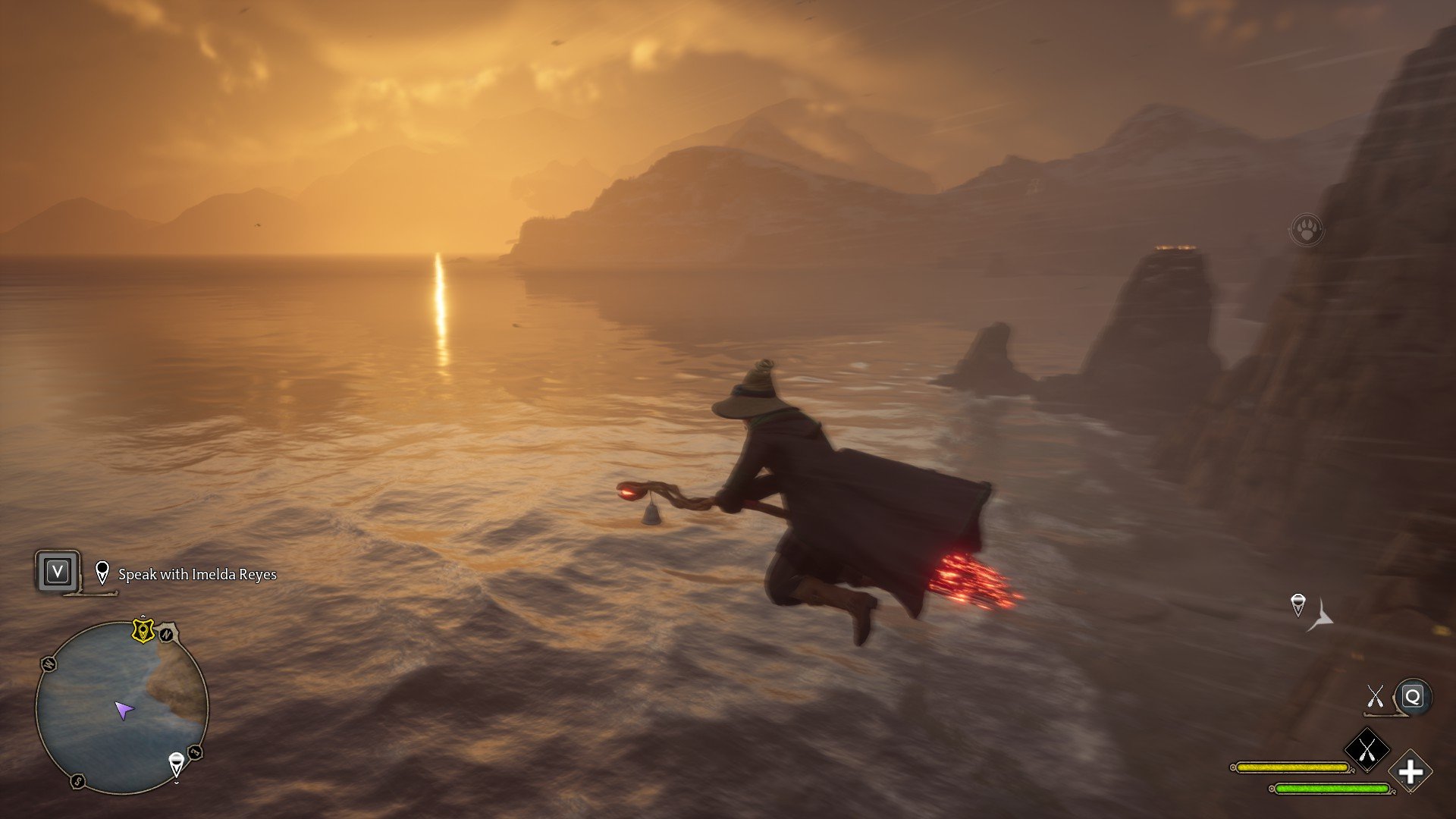
Task: Click the beast paw print icon
Action: point(1307,229)
